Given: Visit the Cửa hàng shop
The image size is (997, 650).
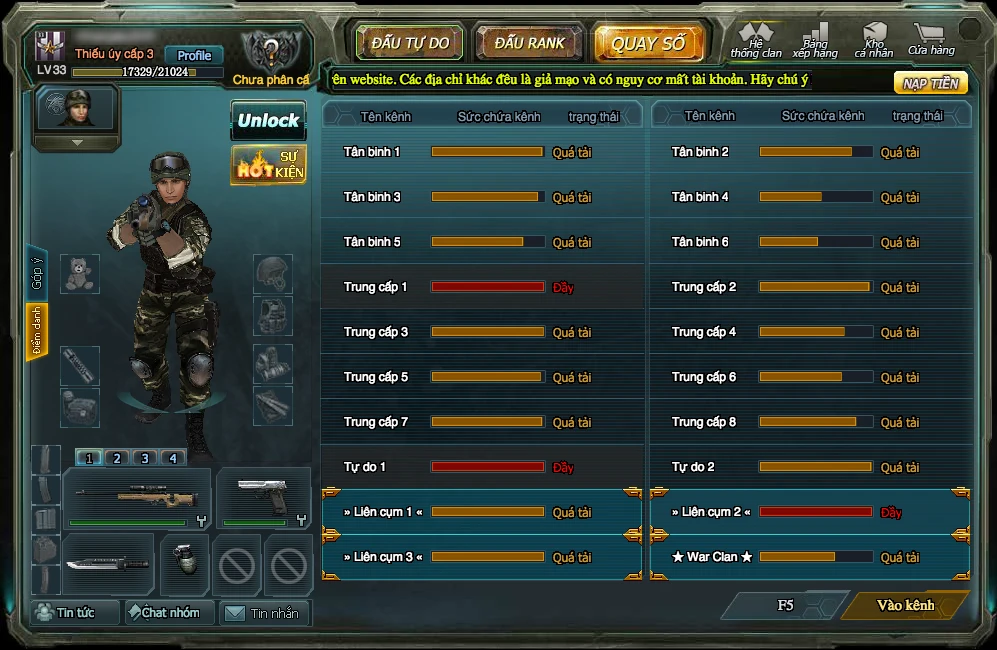Looking at the screenshot, I should coord(931,39).
